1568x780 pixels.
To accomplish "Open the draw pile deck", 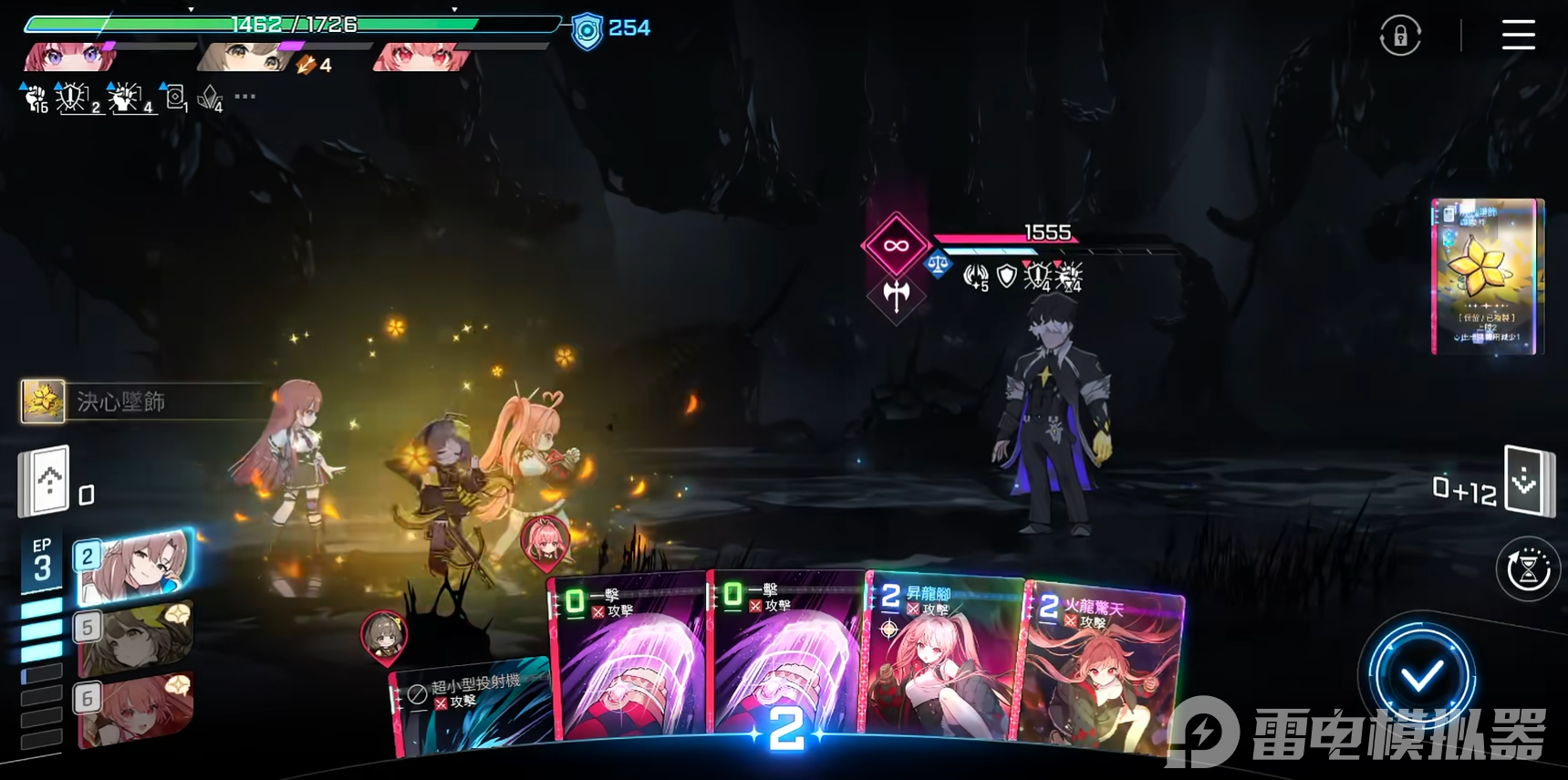I will tap(46, 480).
